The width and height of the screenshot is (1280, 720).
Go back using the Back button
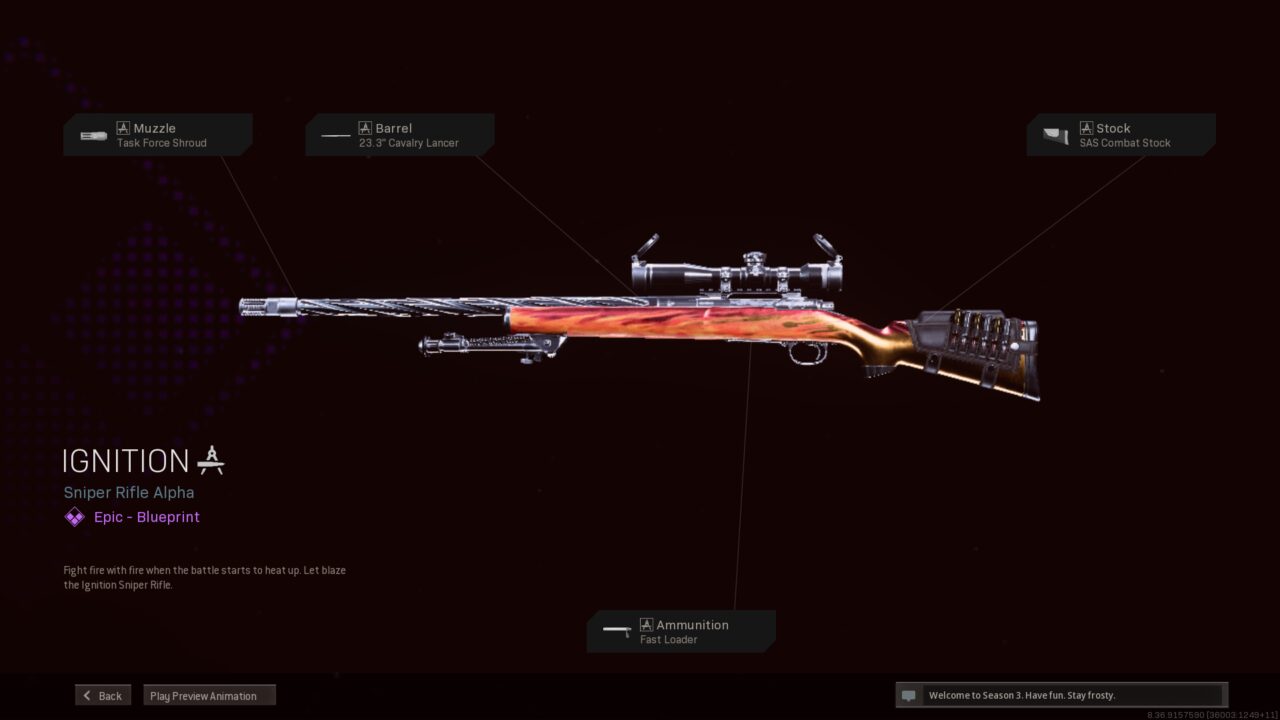tap(102, 696)
